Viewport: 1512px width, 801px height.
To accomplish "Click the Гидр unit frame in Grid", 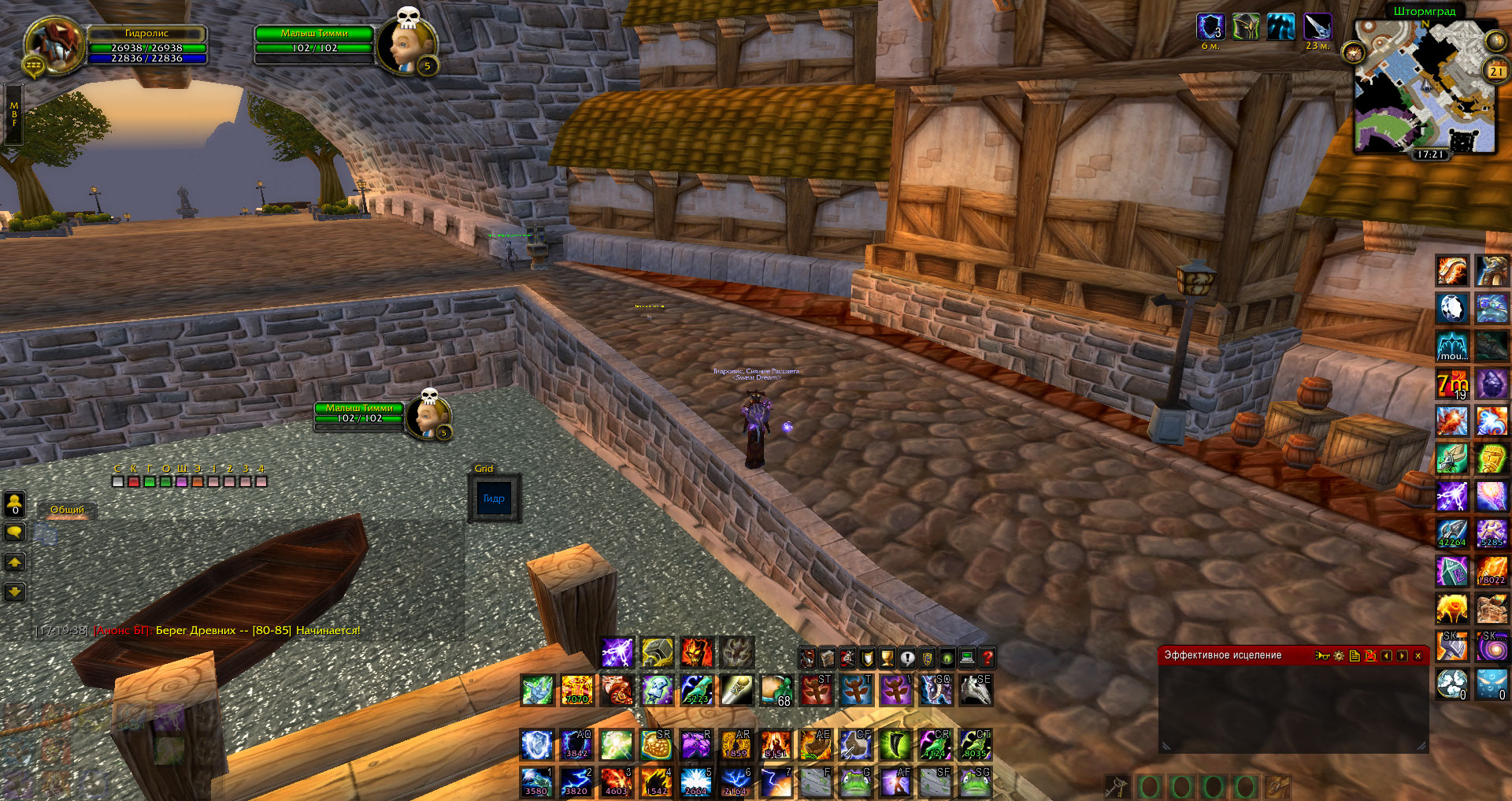I will 495,499.
